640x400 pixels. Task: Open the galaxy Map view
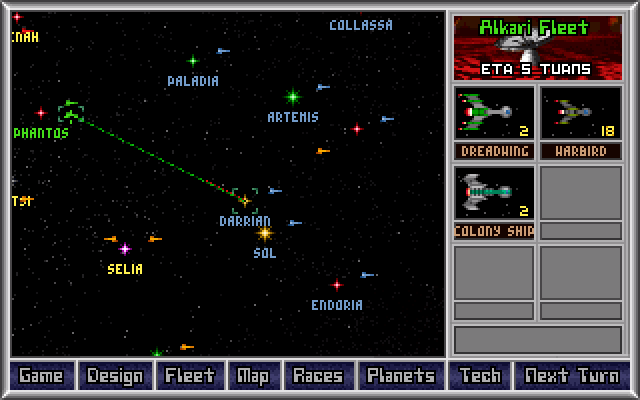click(x=252, y=376)
